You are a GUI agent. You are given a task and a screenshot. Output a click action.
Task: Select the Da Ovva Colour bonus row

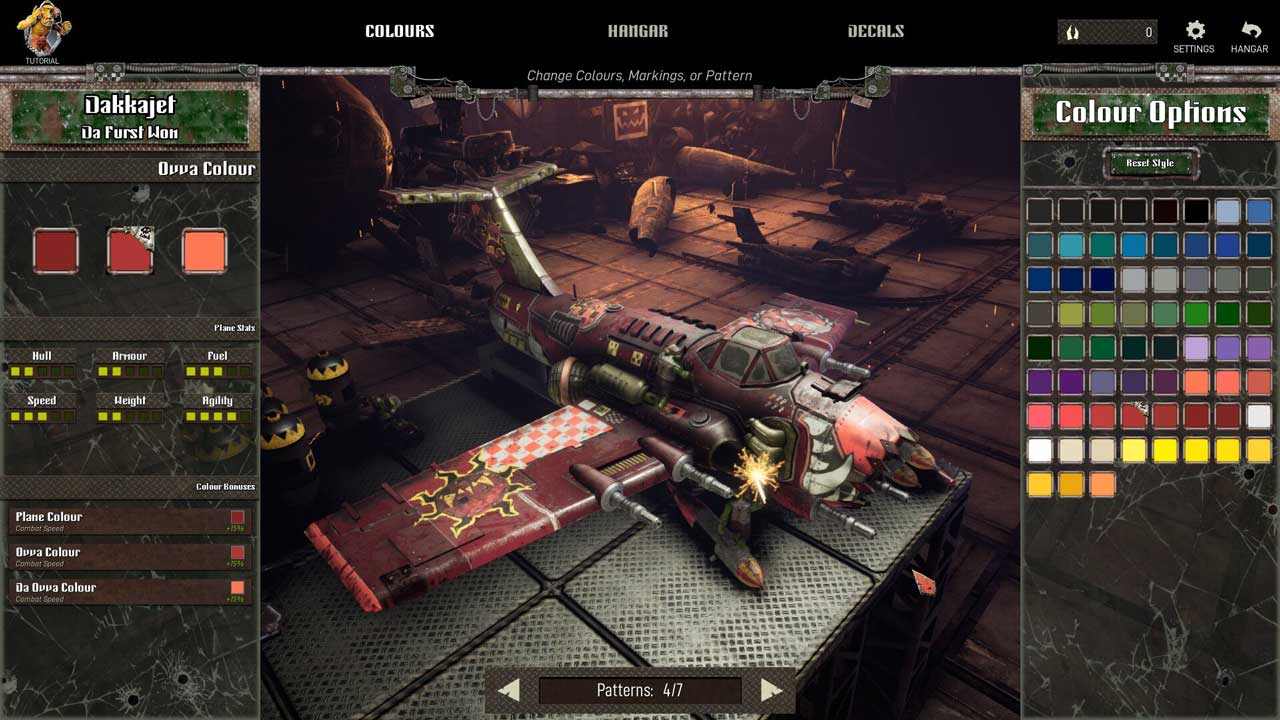(130, 590)
